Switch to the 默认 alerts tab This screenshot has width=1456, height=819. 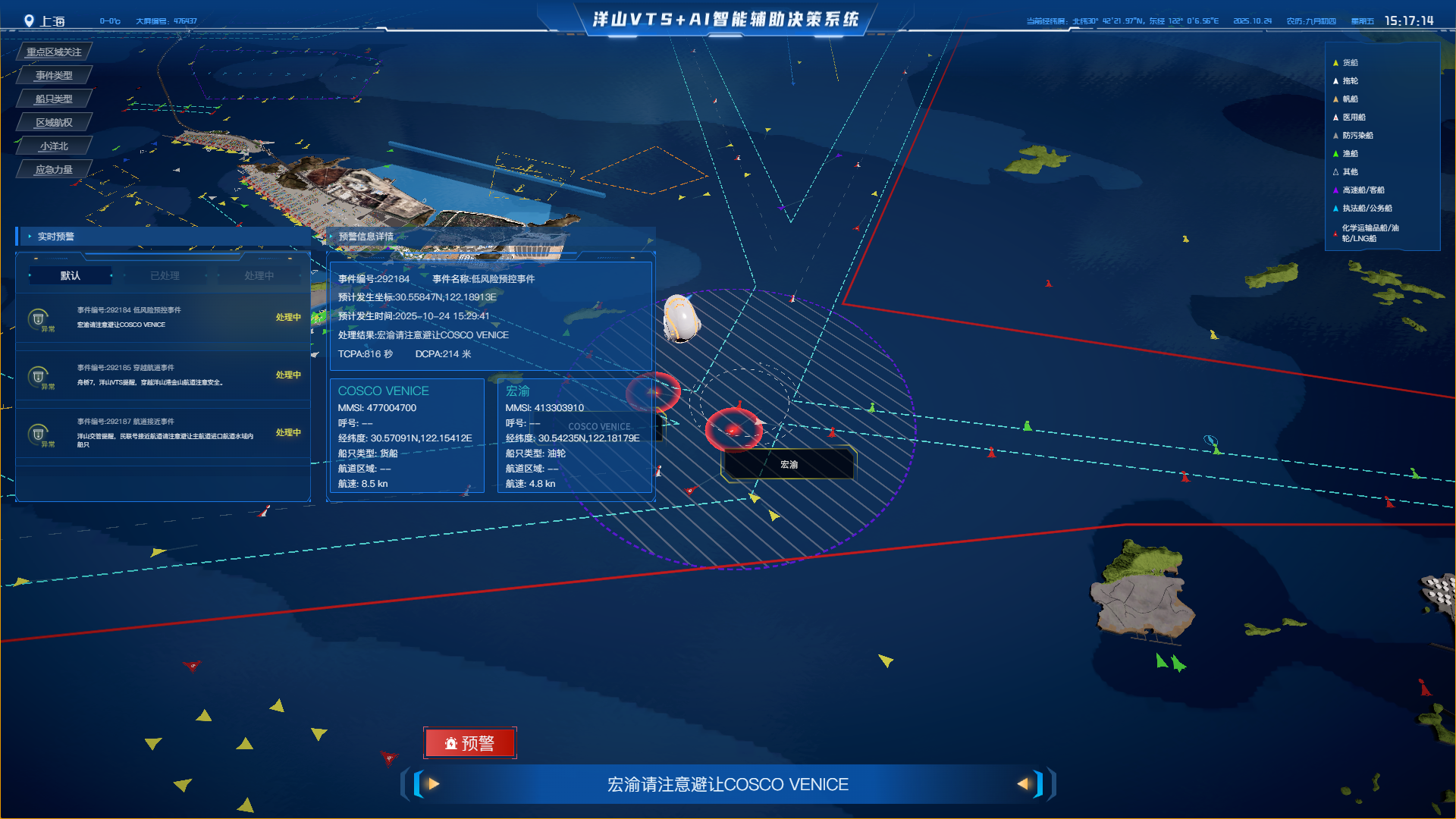(x=71, y=275)
